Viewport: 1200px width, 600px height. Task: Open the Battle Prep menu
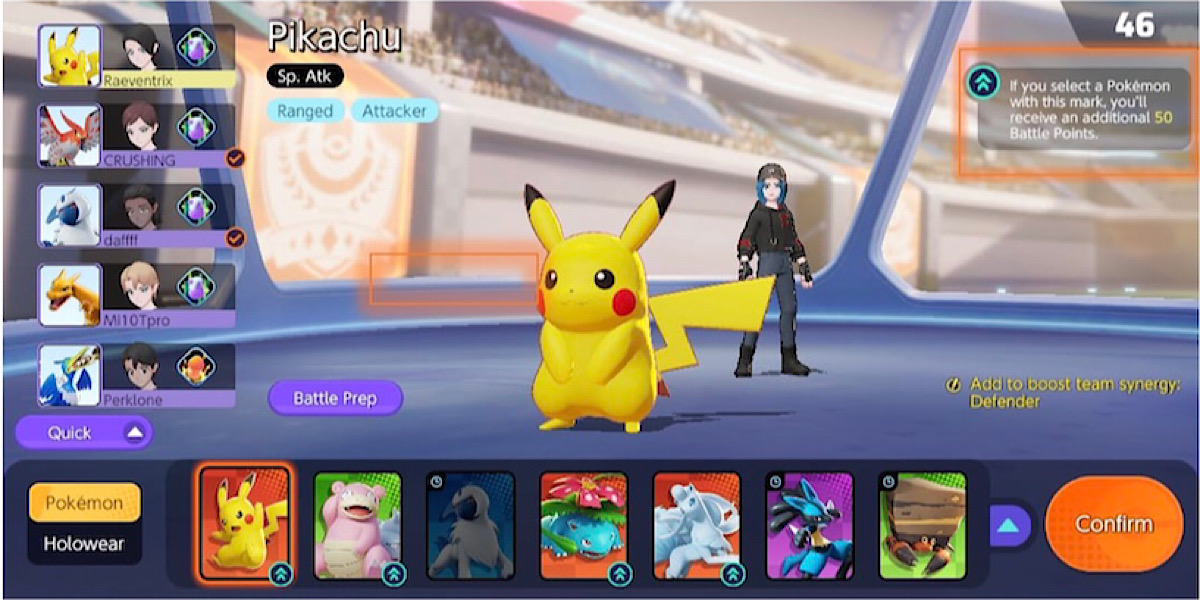point(335,398)
